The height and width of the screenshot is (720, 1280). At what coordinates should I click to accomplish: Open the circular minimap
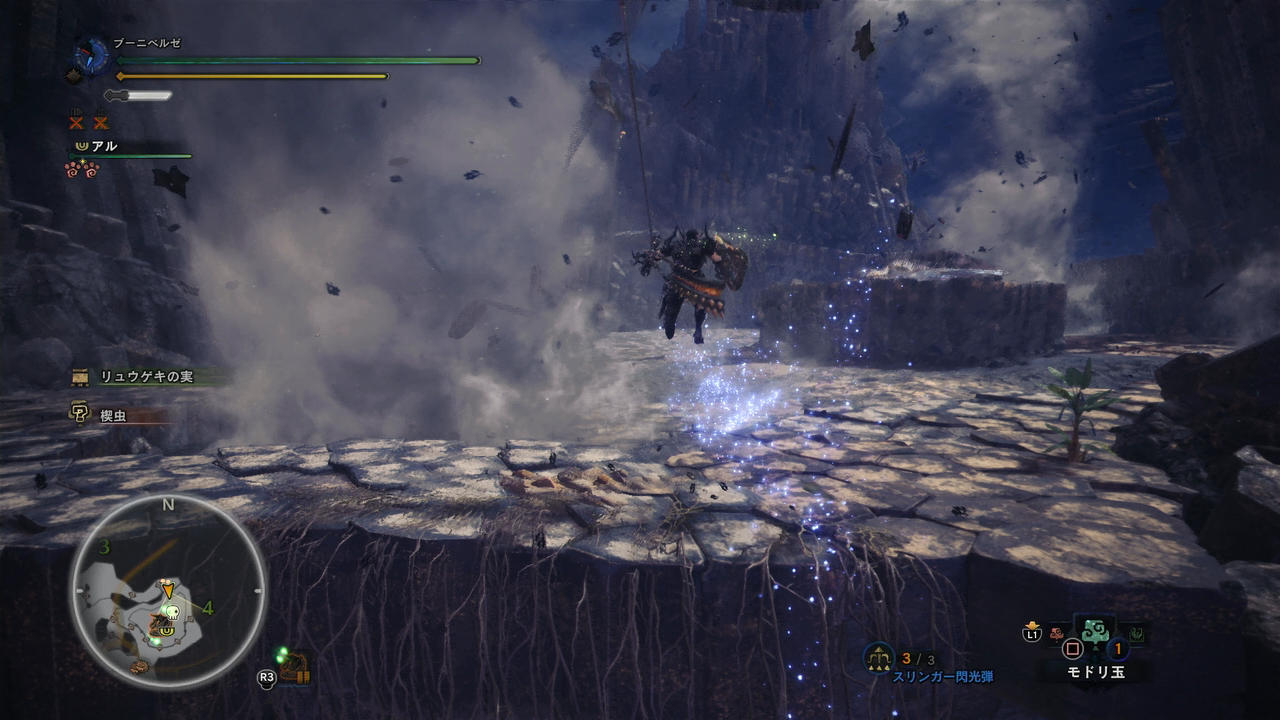[x=168, y=591]
